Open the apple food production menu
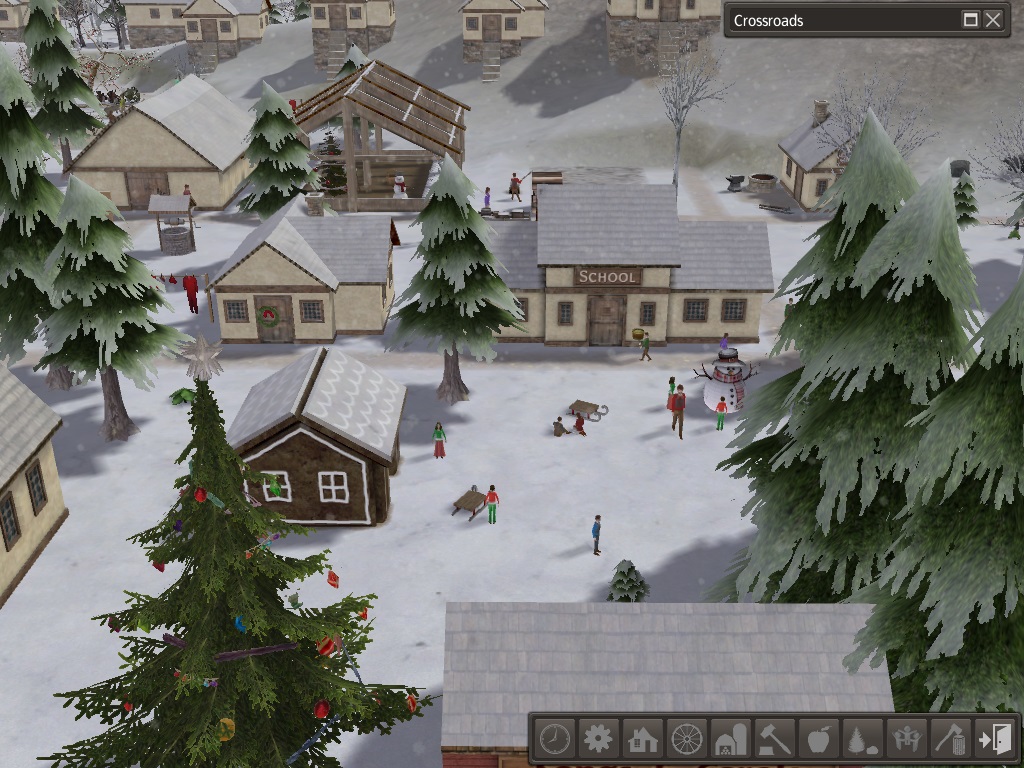 (818, 739)
